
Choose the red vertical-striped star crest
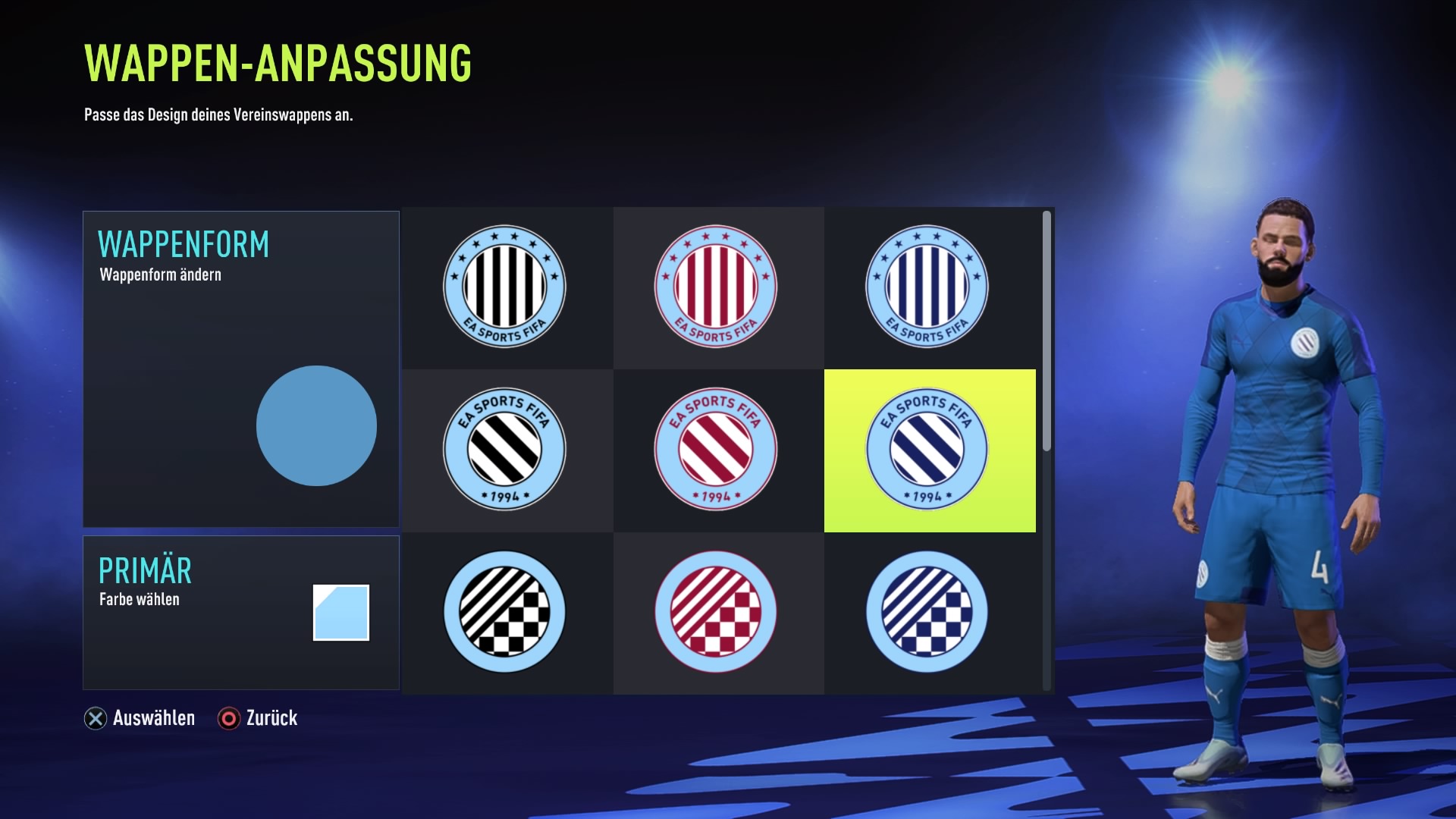pos(716,287)
